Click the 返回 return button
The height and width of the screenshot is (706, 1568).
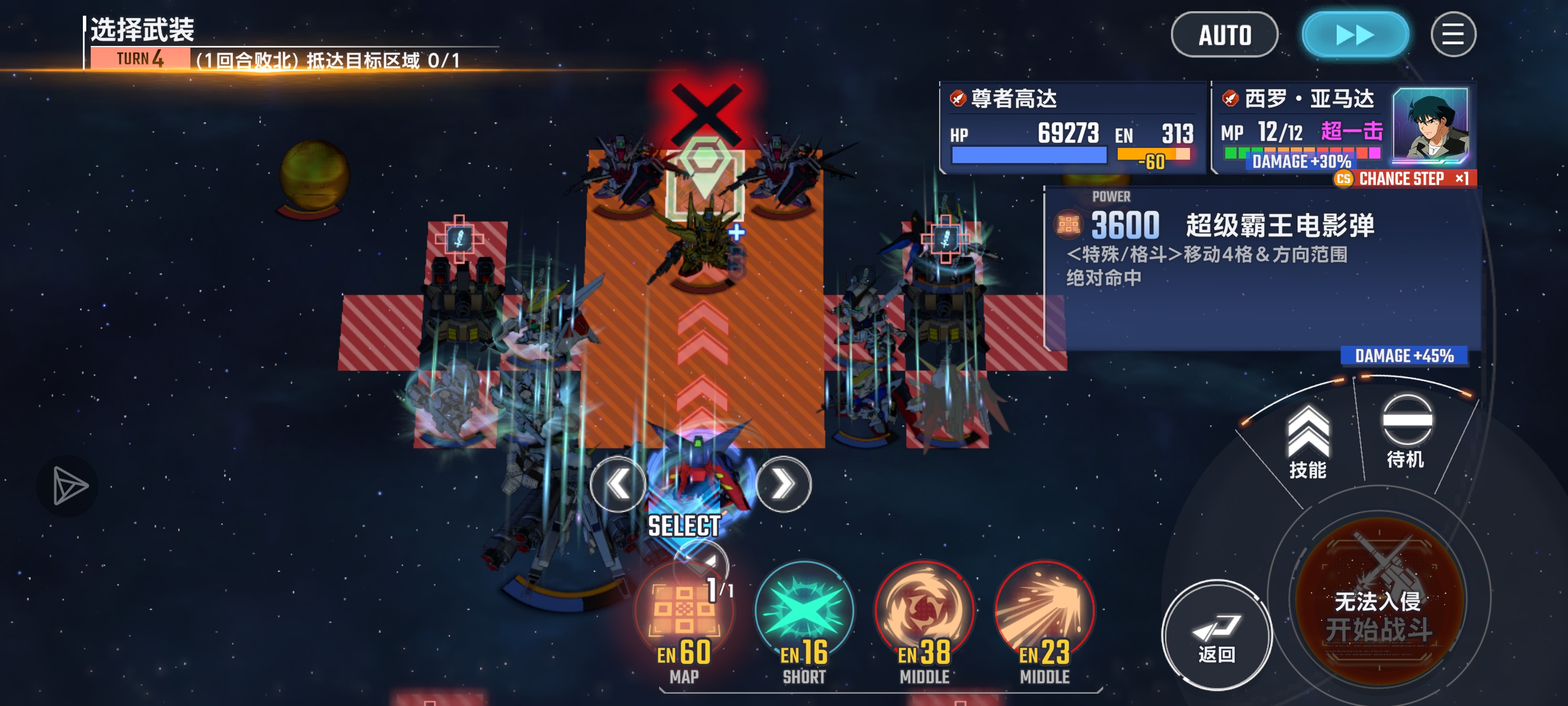point(1216,635)
